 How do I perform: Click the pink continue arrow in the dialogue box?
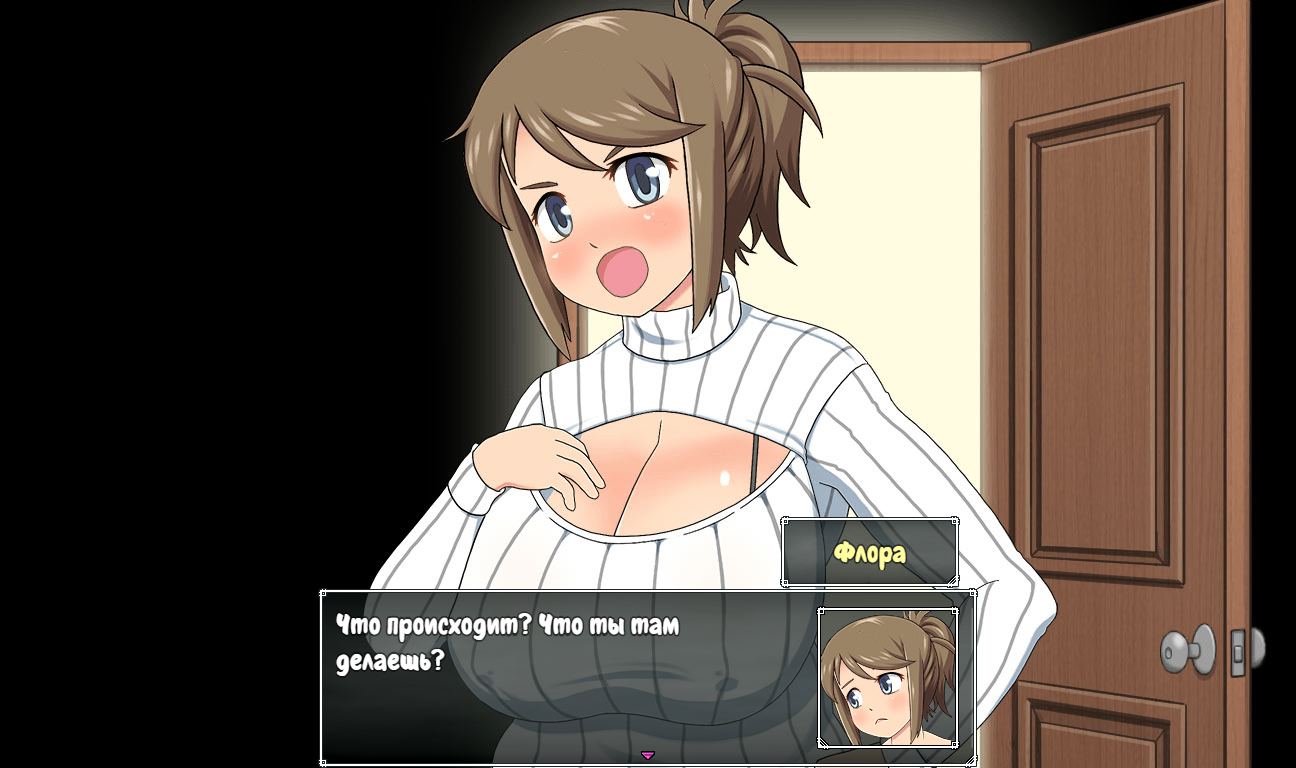pyautogui.click(x=647, y=755)
